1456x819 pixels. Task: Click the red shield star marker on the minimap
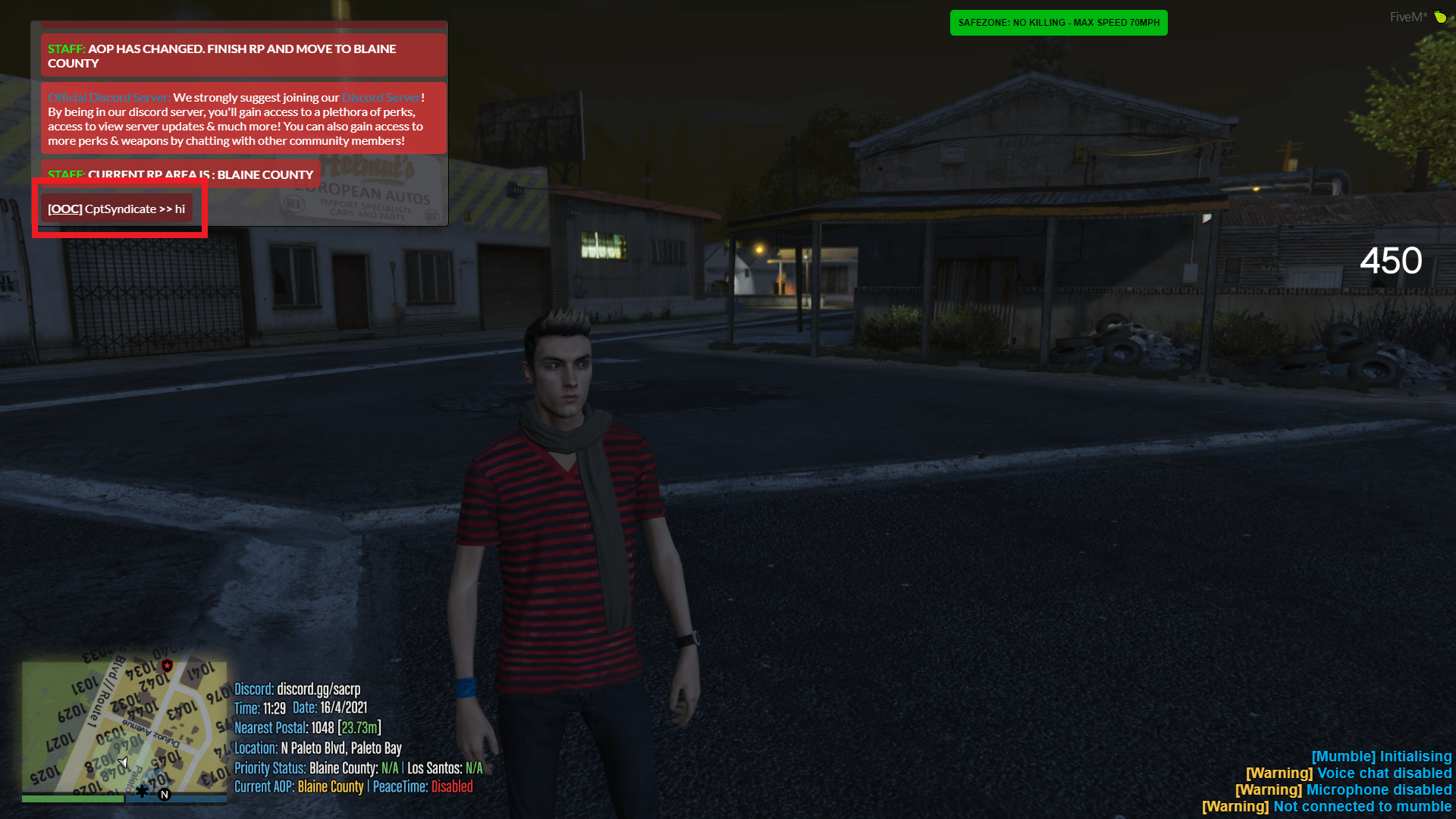166,667
